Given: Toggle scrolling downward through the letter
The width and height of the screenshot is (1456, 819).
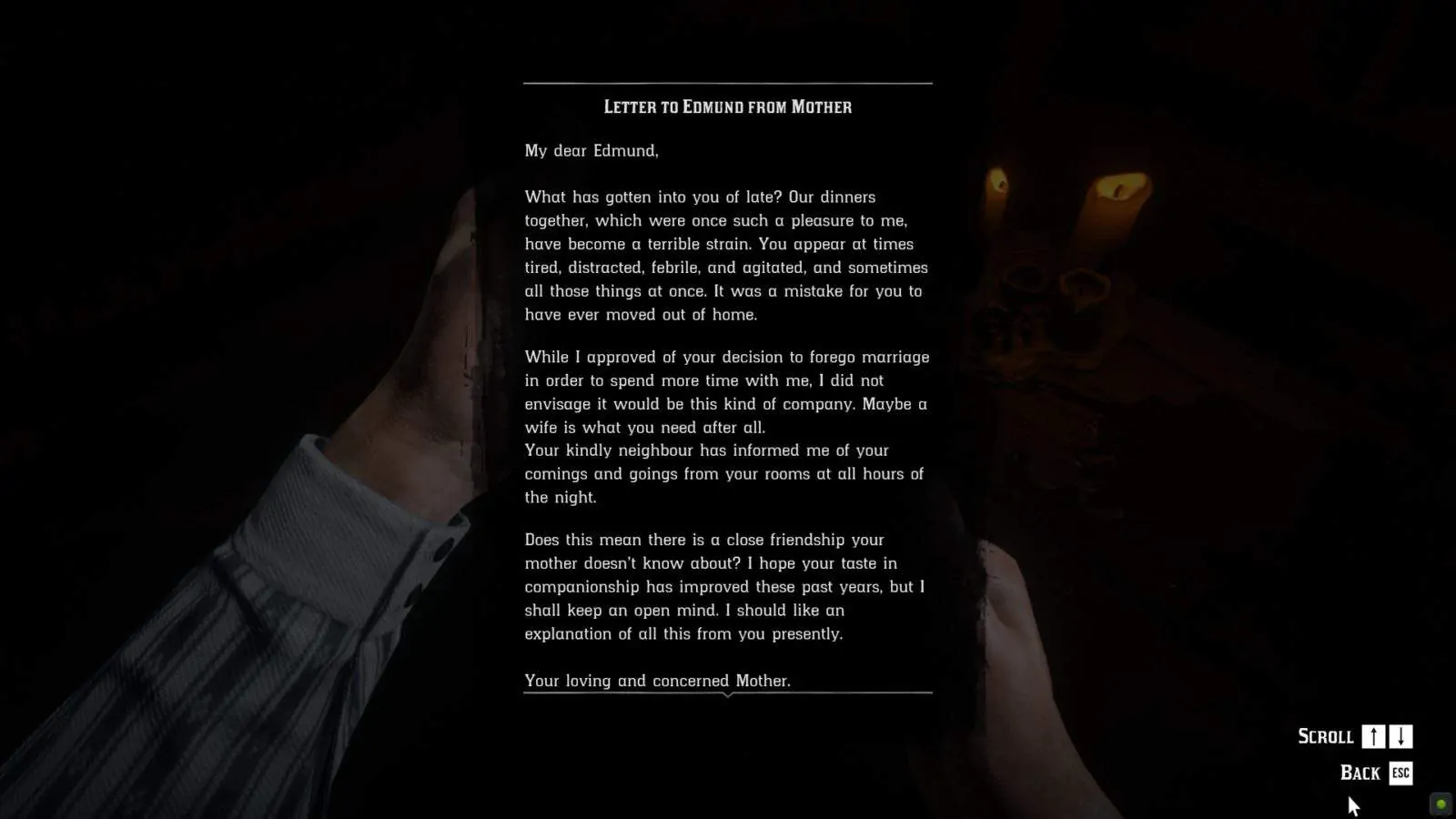Looking at the screenshot, I should pos(1399,736).
